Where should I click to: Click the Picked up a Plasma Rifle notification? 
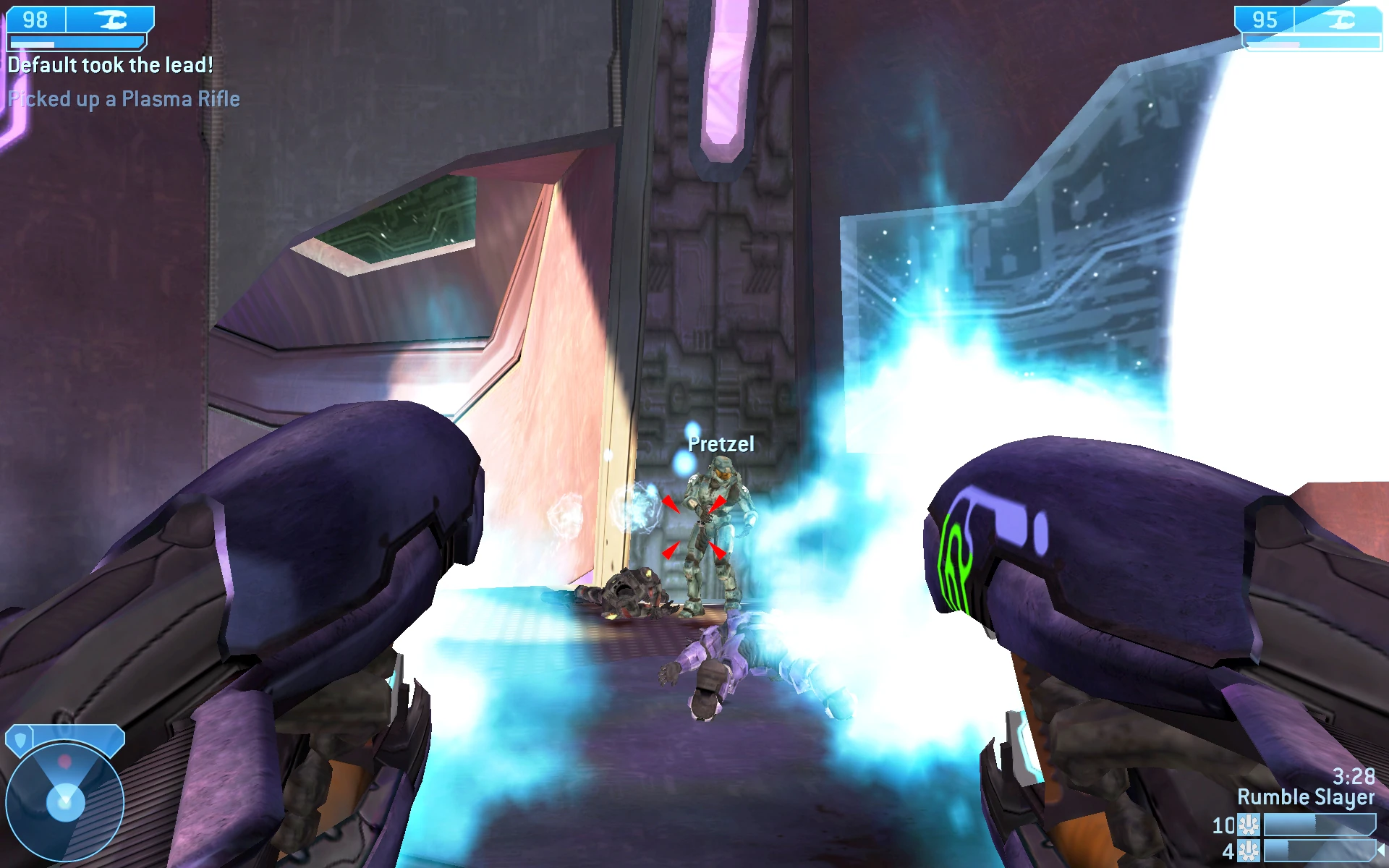coord(124,99)
